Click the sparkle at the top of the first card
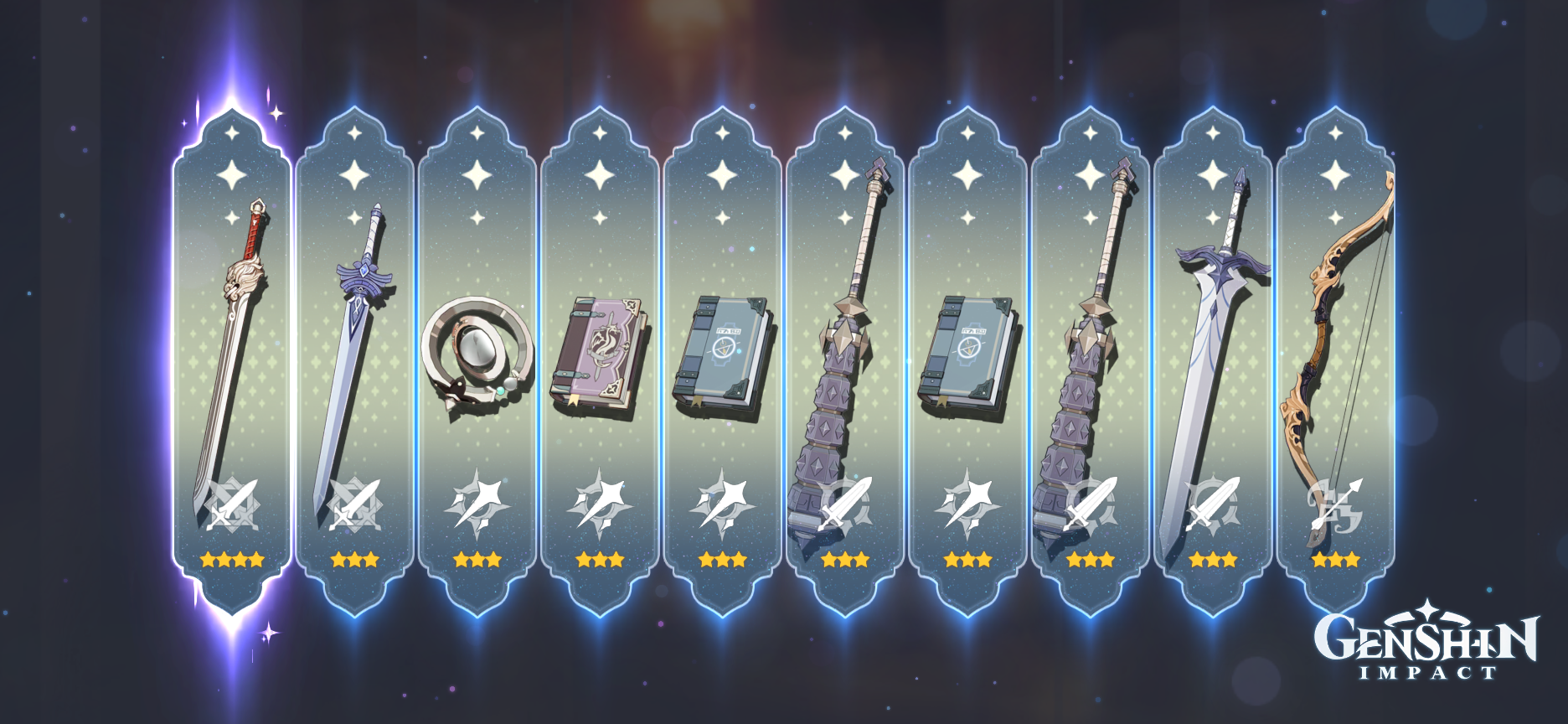 [230, 134]
